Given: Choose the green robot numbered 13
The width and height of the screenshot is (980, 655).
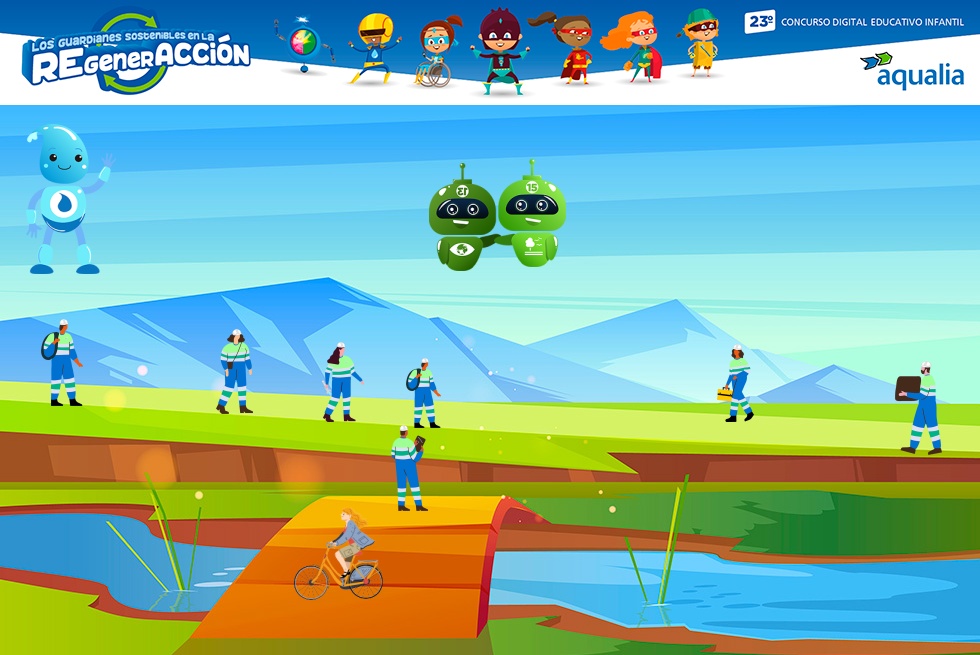Looking at the screenshot, I should click(x=461, y=222).
